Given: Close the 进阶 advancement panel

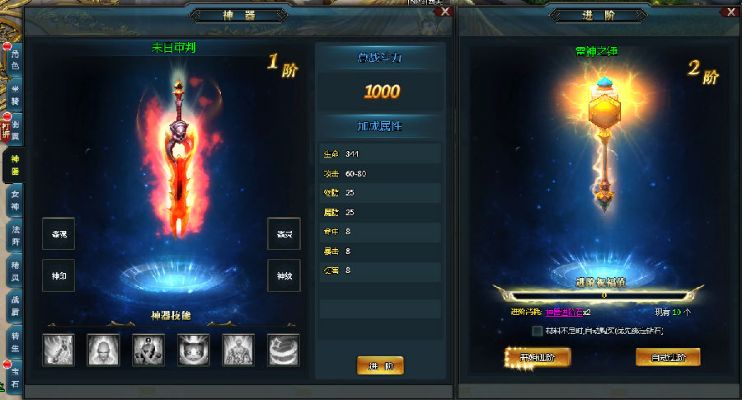Looking at the screenshot, I should pyautogui.click(x=728, y=11).
